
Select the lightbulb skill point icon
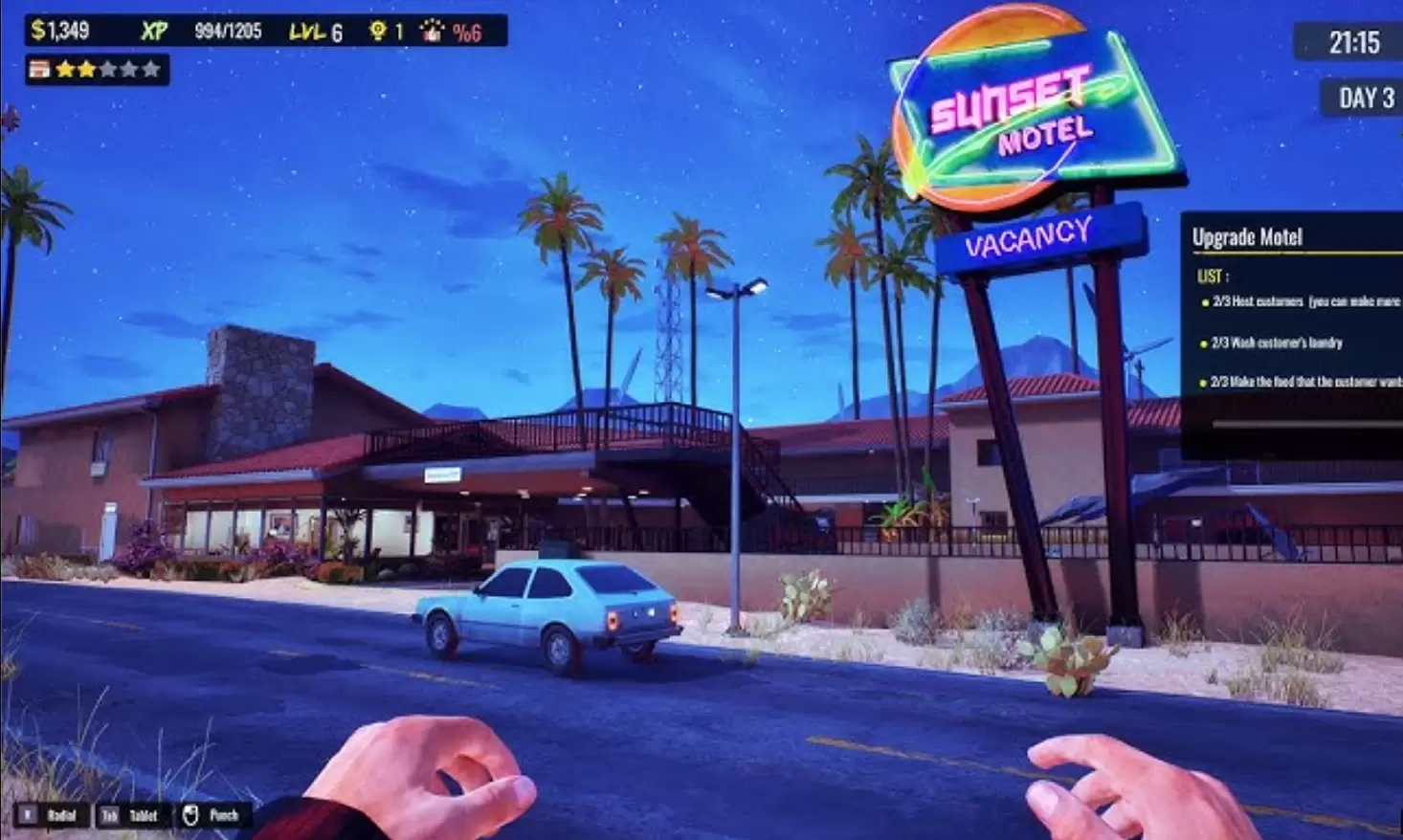379,31
